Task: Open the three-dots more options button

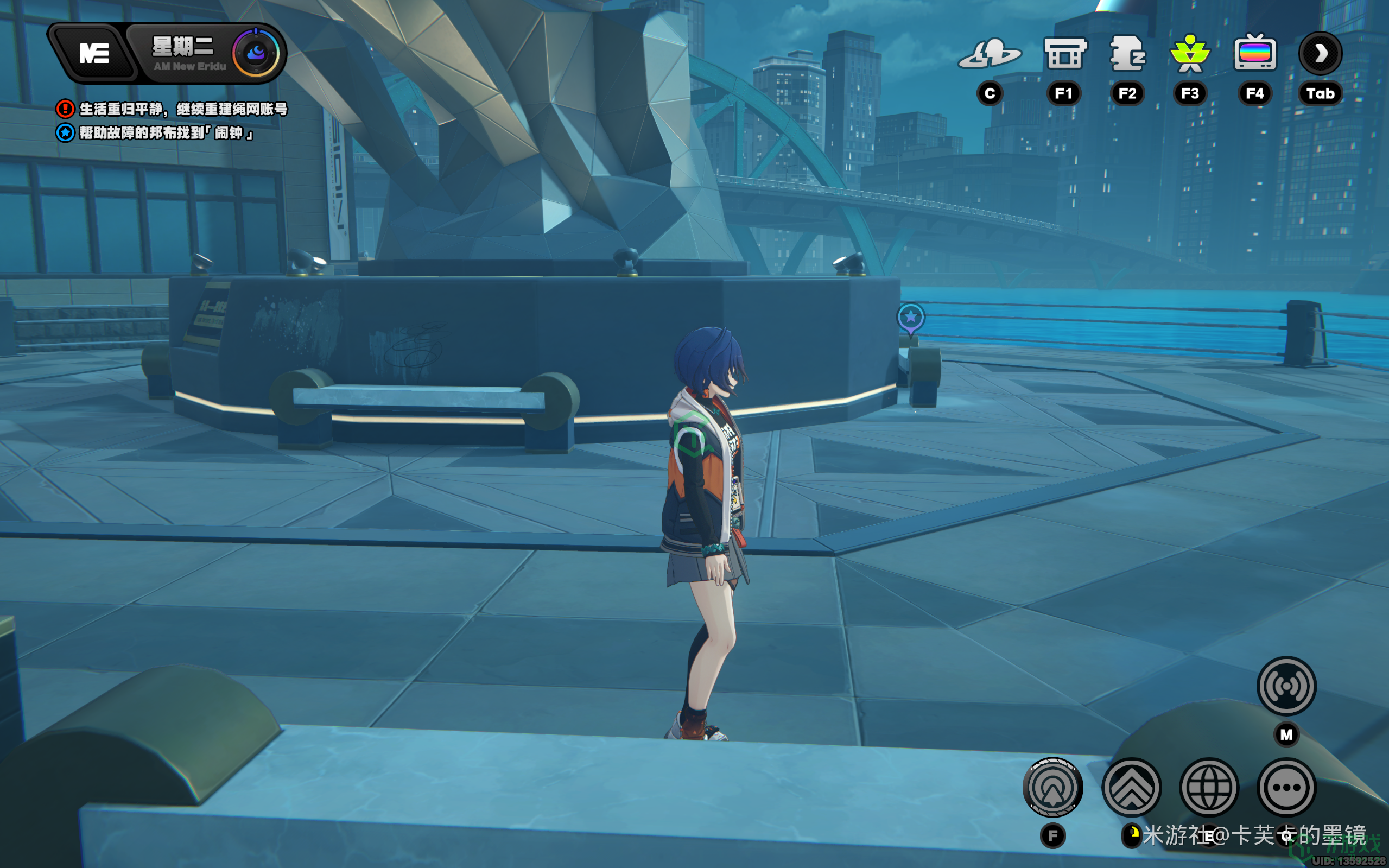Action: coord(1286,787)
